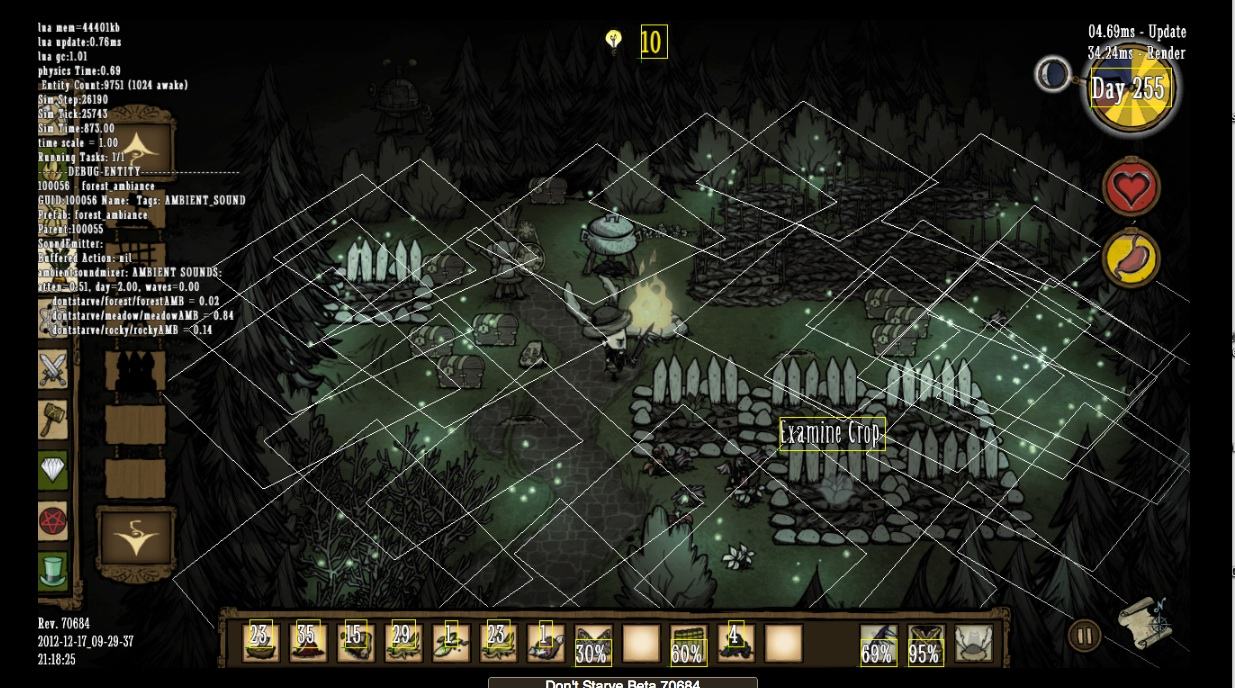
Task: Click the equipped body armor at 95%
Action: [925, 645]
